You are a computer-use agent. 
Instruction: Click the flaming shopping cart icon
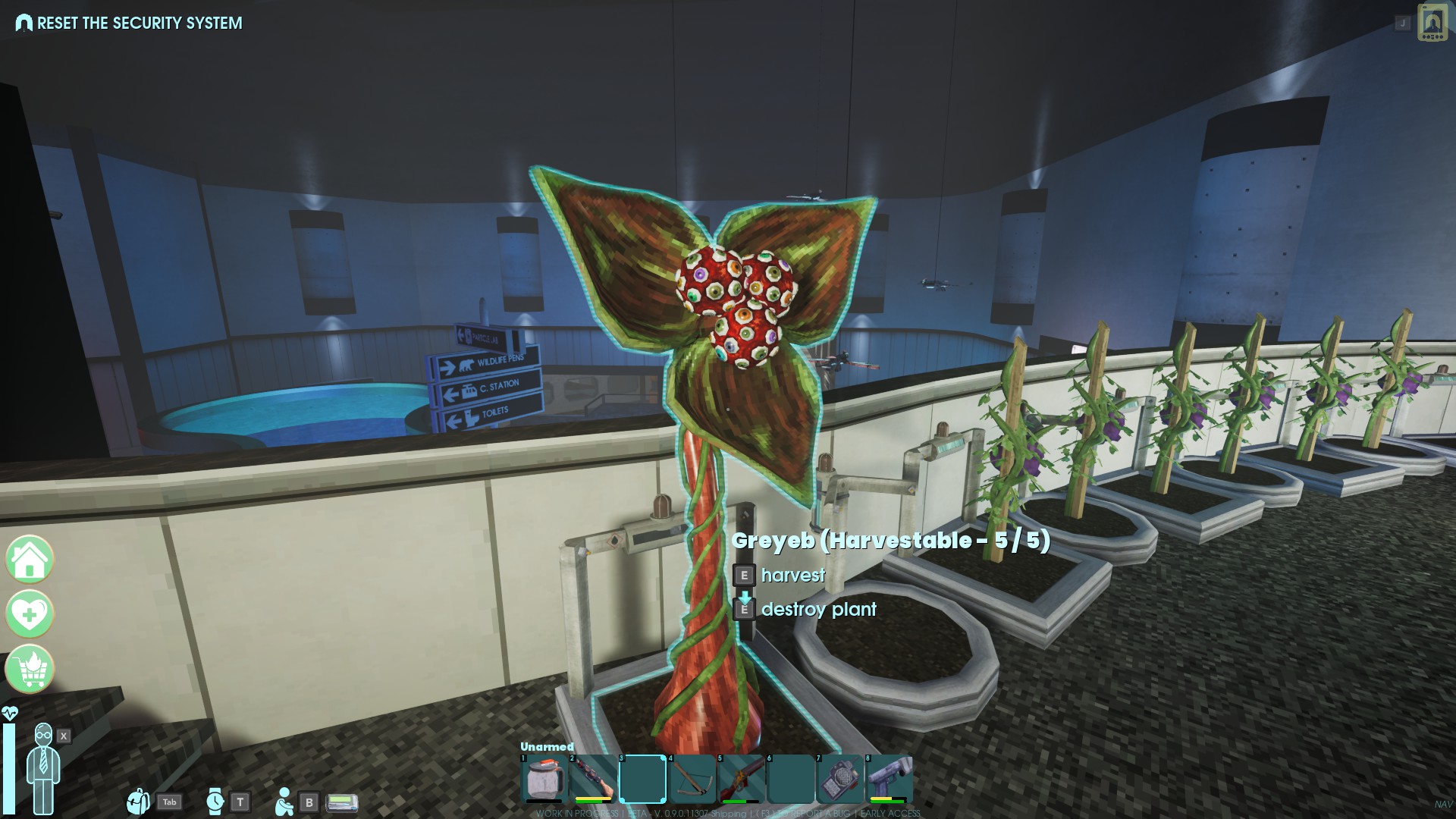(x=30, y=668)
